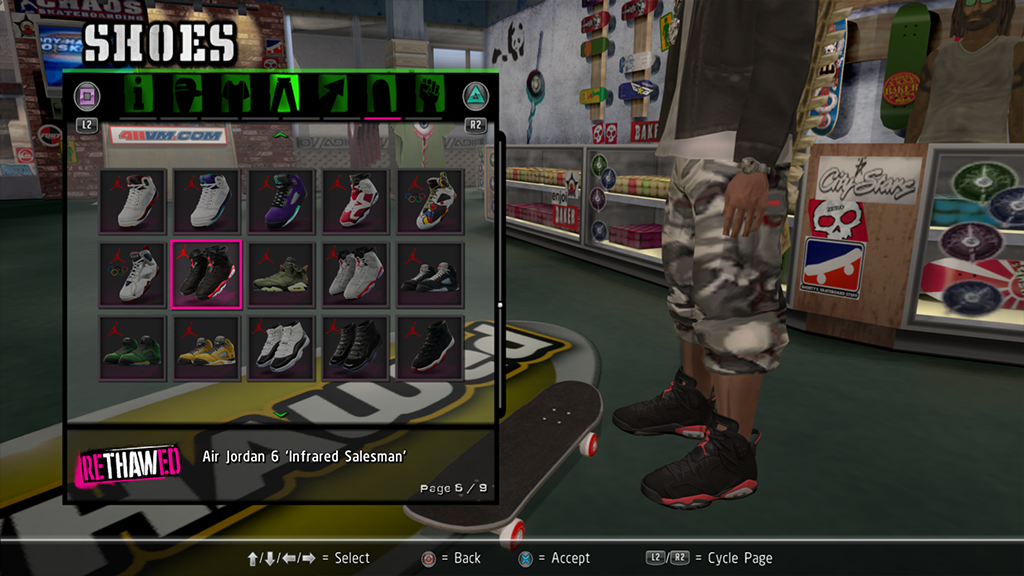Pick the black and red Jordan 11

point(430,348)
